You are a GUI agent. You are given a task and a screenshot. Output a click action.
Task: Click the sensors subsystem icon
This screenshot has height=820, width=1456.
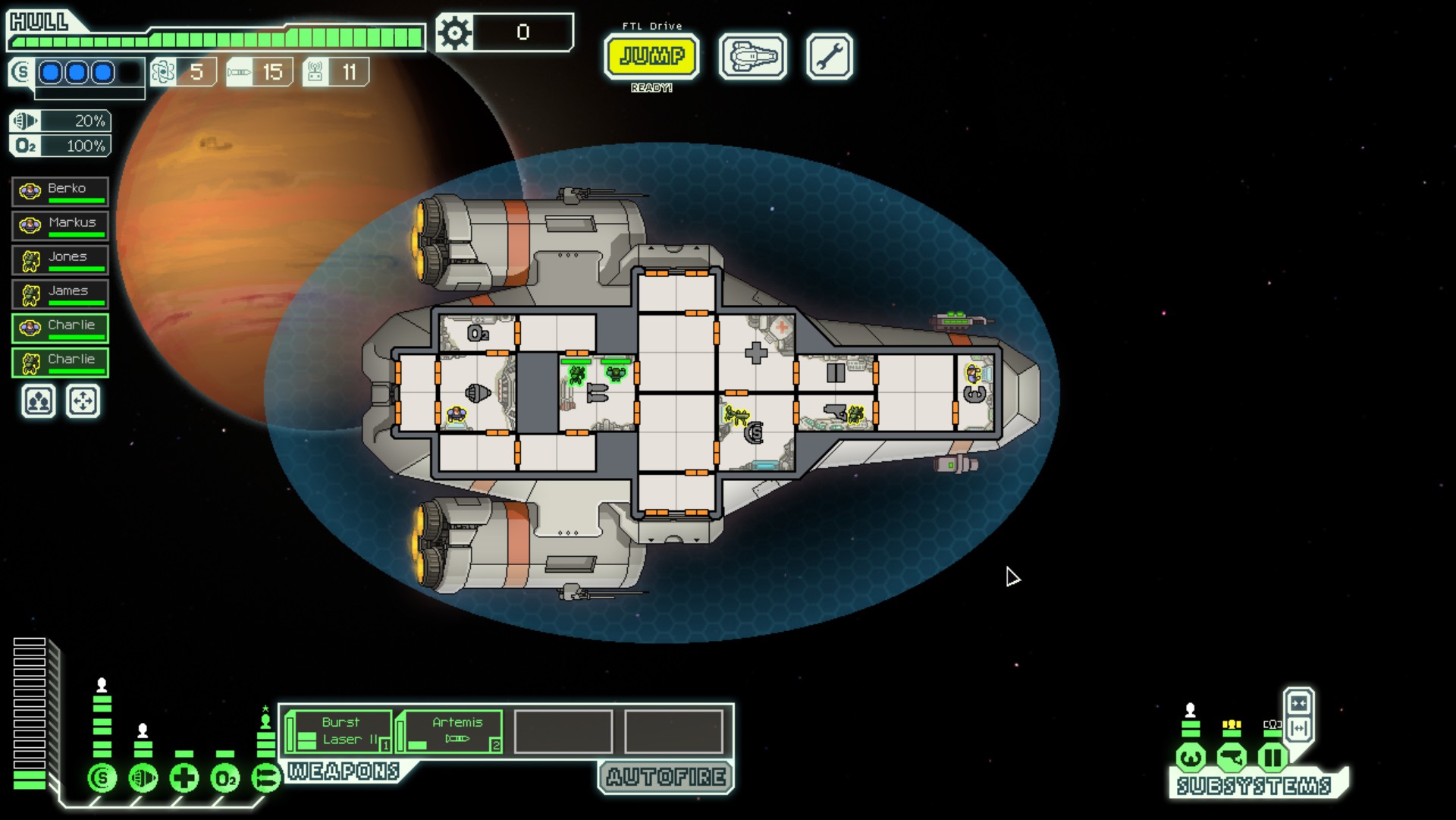(x=1232, y=757)
